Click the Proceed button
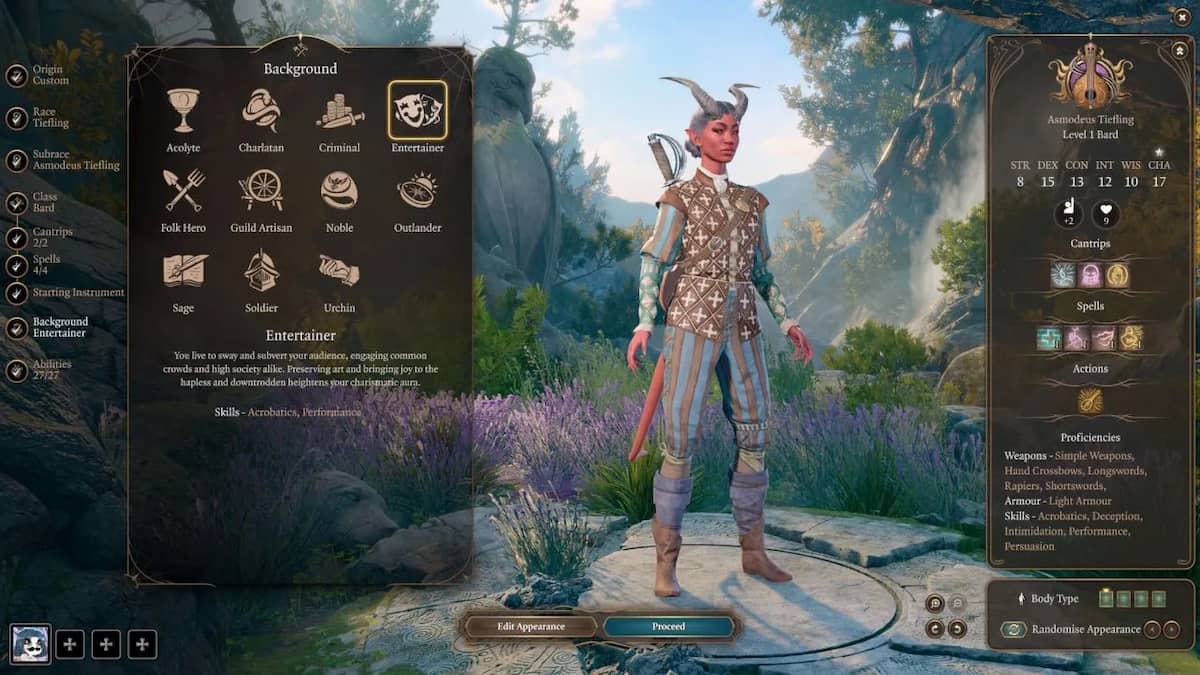The image size is (1200, 675). click(x=669, y=627)
